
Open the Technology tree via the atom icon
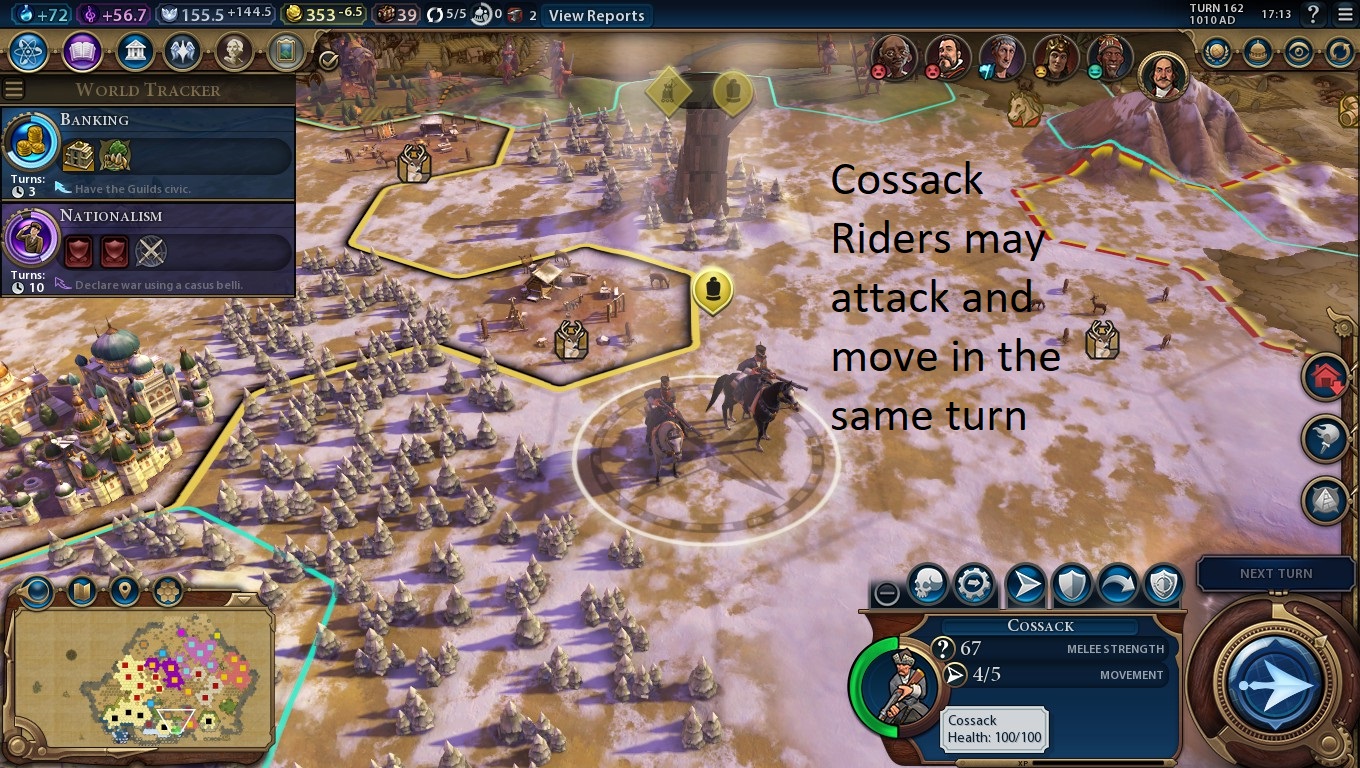(27, 52)
